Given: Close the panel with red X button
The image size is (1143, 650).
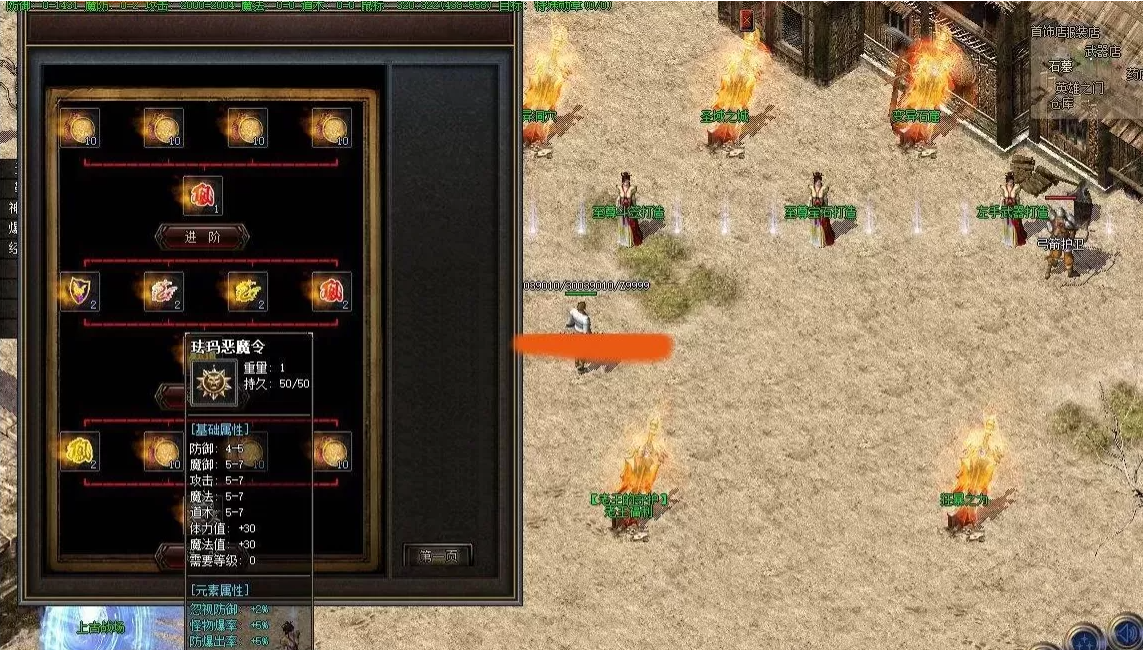Looking at the screenshot, I should (x=747, y=19).
